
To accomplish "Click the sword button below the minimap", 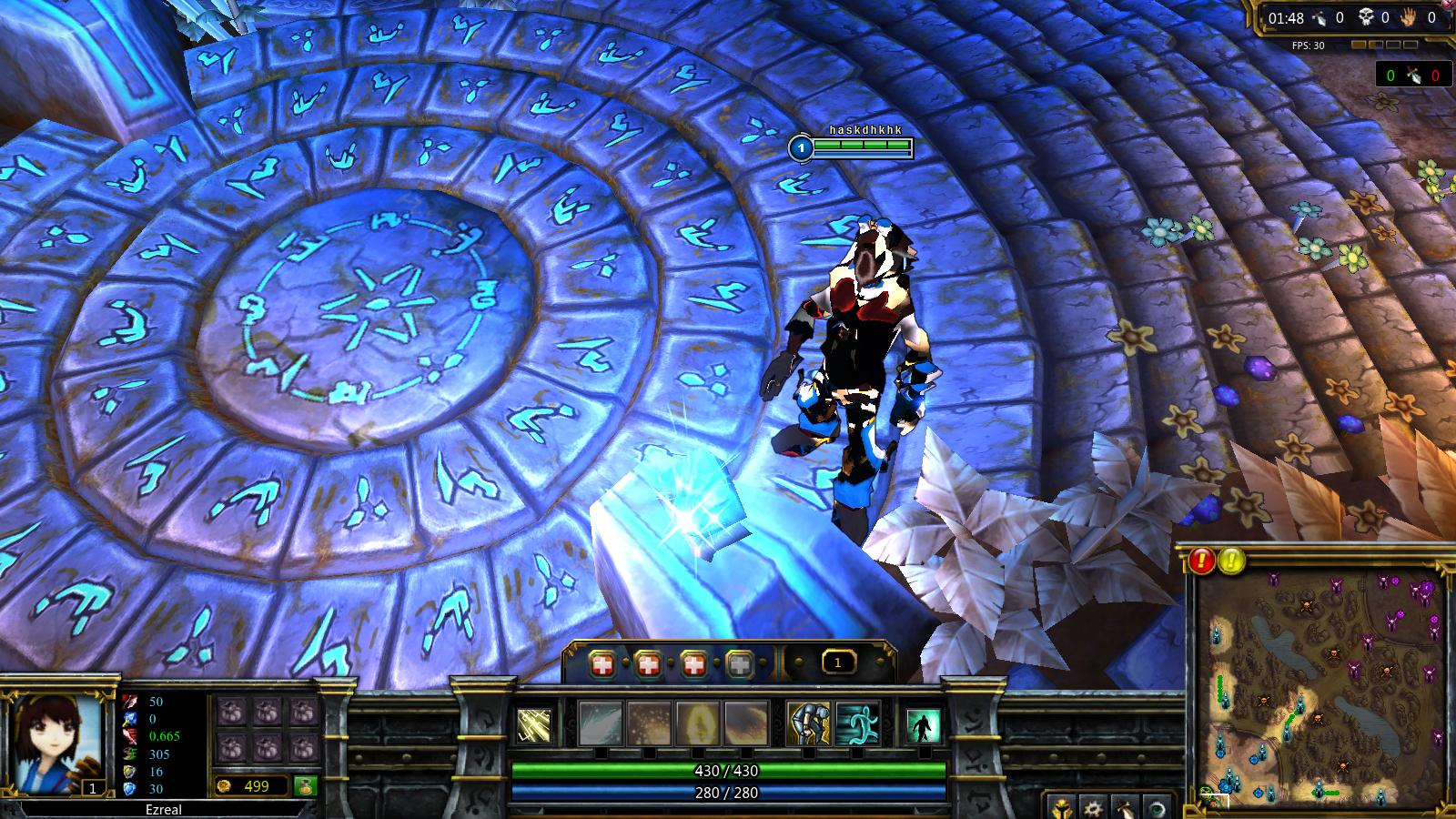I will 1125,807.
